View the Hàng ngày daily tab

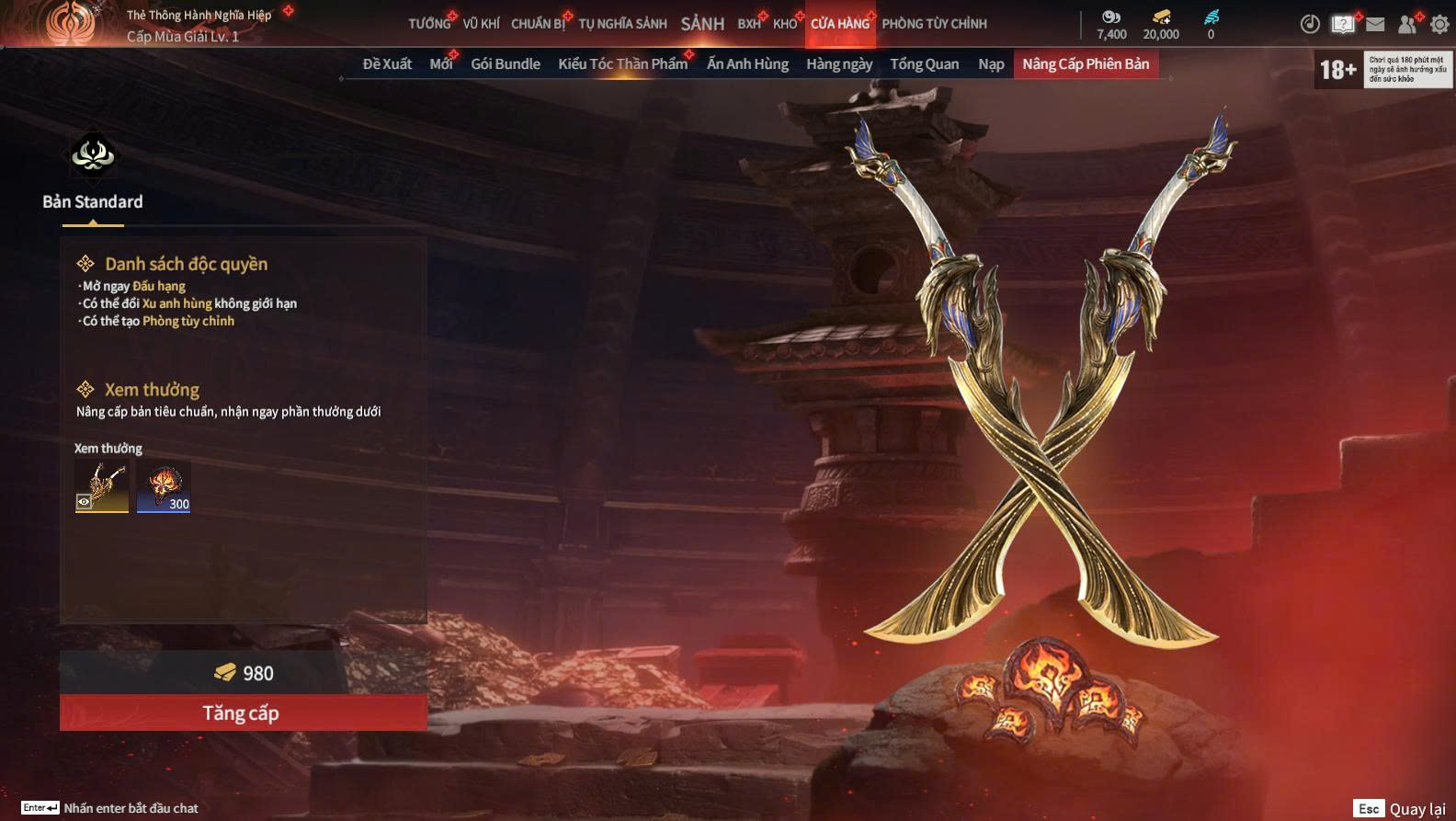[839, 64]
